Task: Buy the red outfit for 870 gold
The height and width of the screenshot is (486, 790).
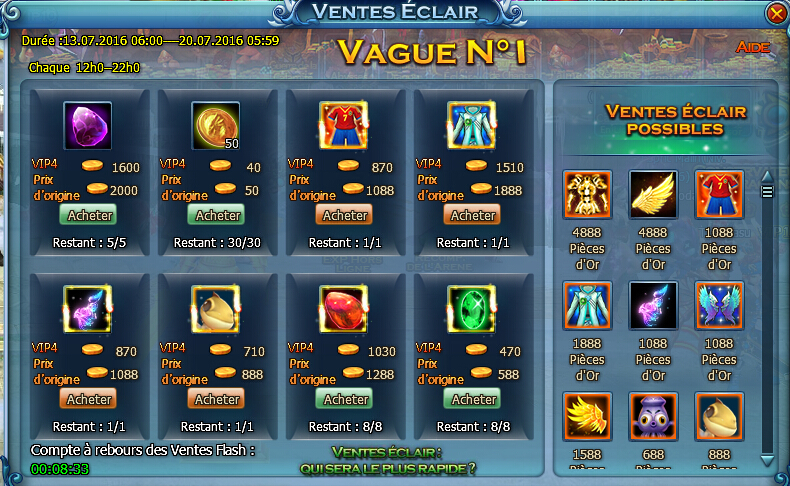Action: [346, 215]
